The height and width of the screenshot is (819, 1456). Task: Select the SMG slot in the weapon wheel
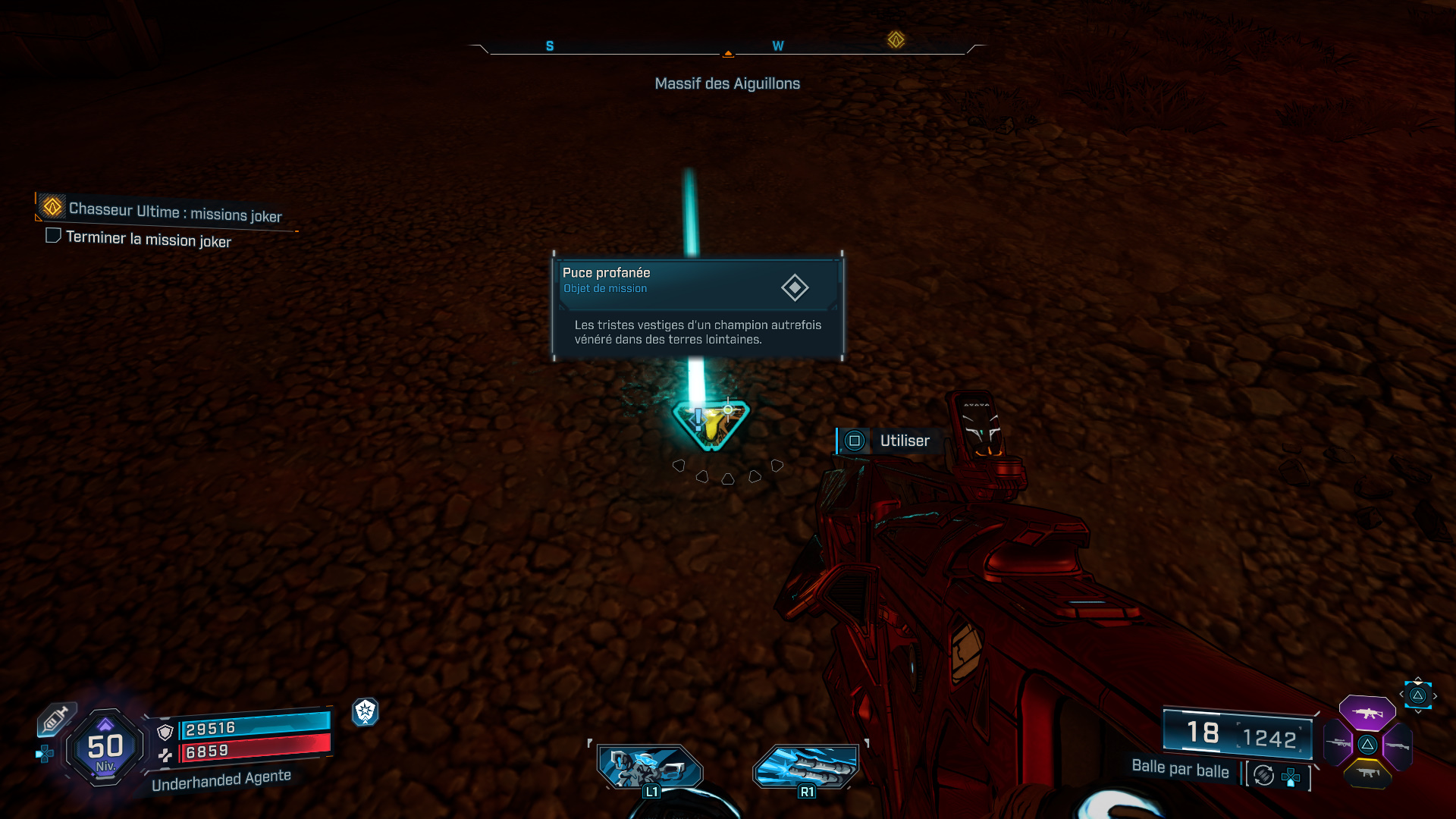(1368, 773)
